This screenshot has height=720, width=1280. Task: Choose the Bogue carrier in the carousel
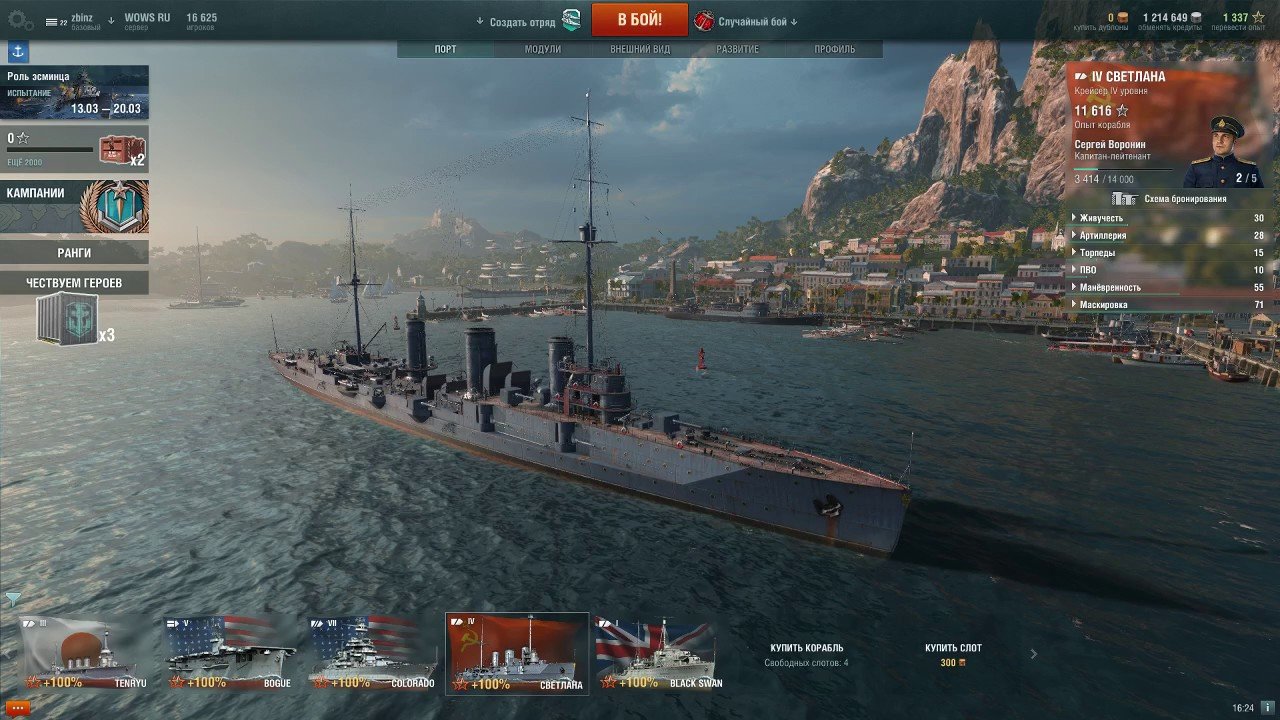pos(231,654)
